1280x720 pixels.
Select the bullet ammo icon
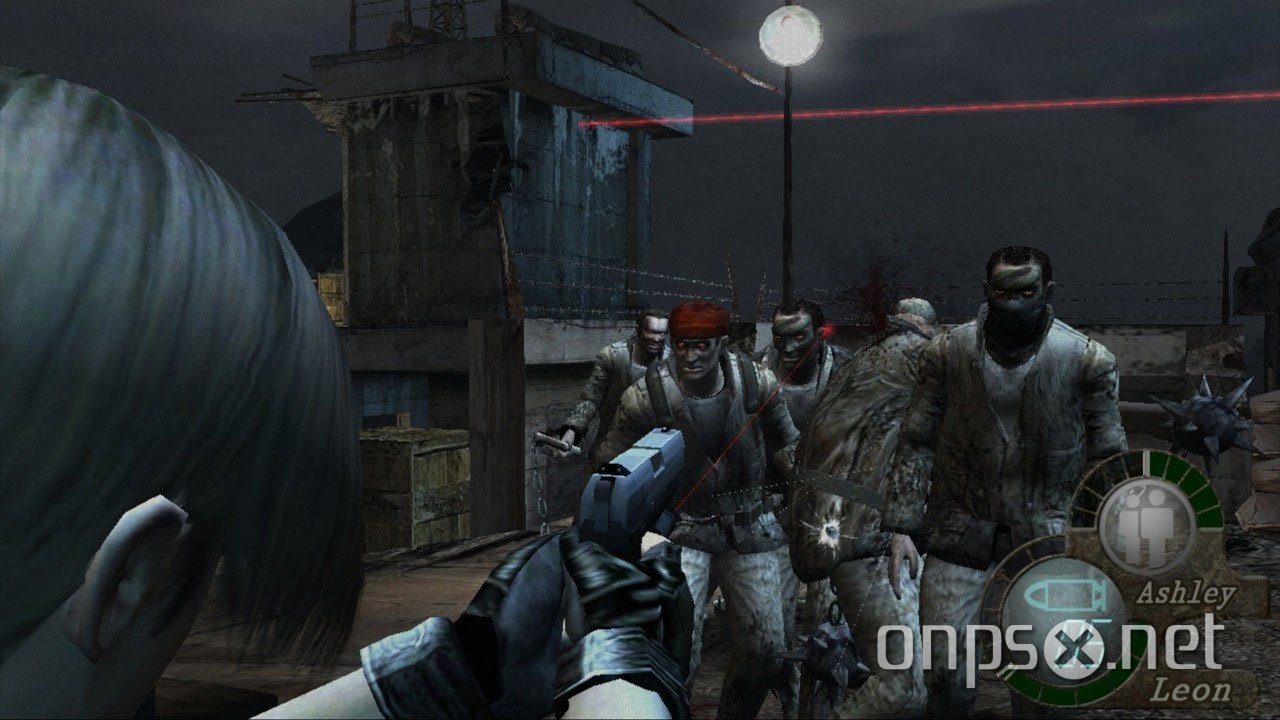point(1063,595)
